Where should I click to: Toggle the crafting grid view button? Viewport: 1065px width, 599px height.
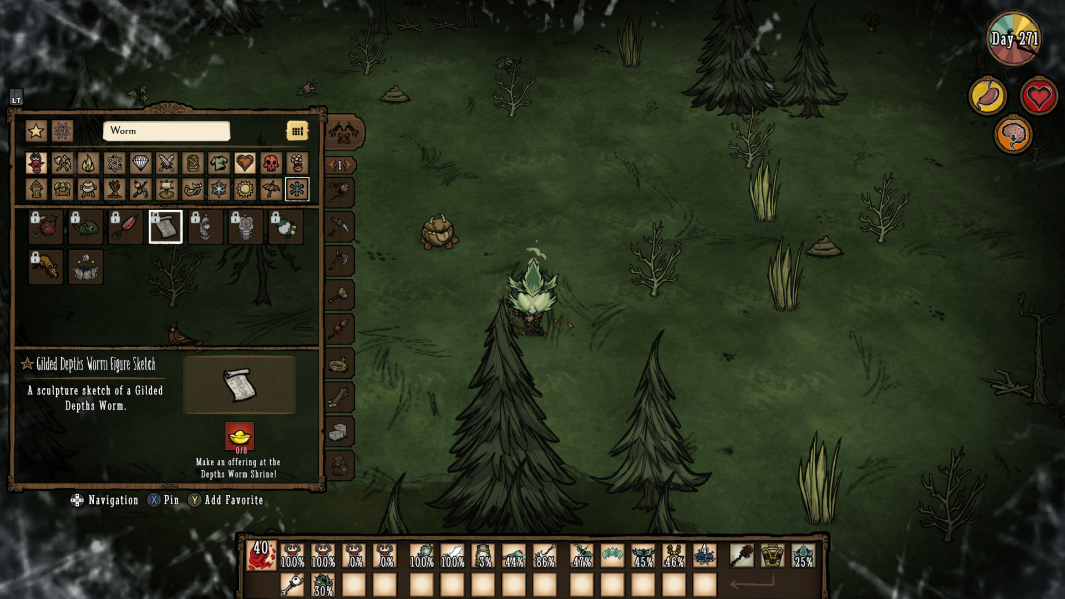tap(297, 131)
